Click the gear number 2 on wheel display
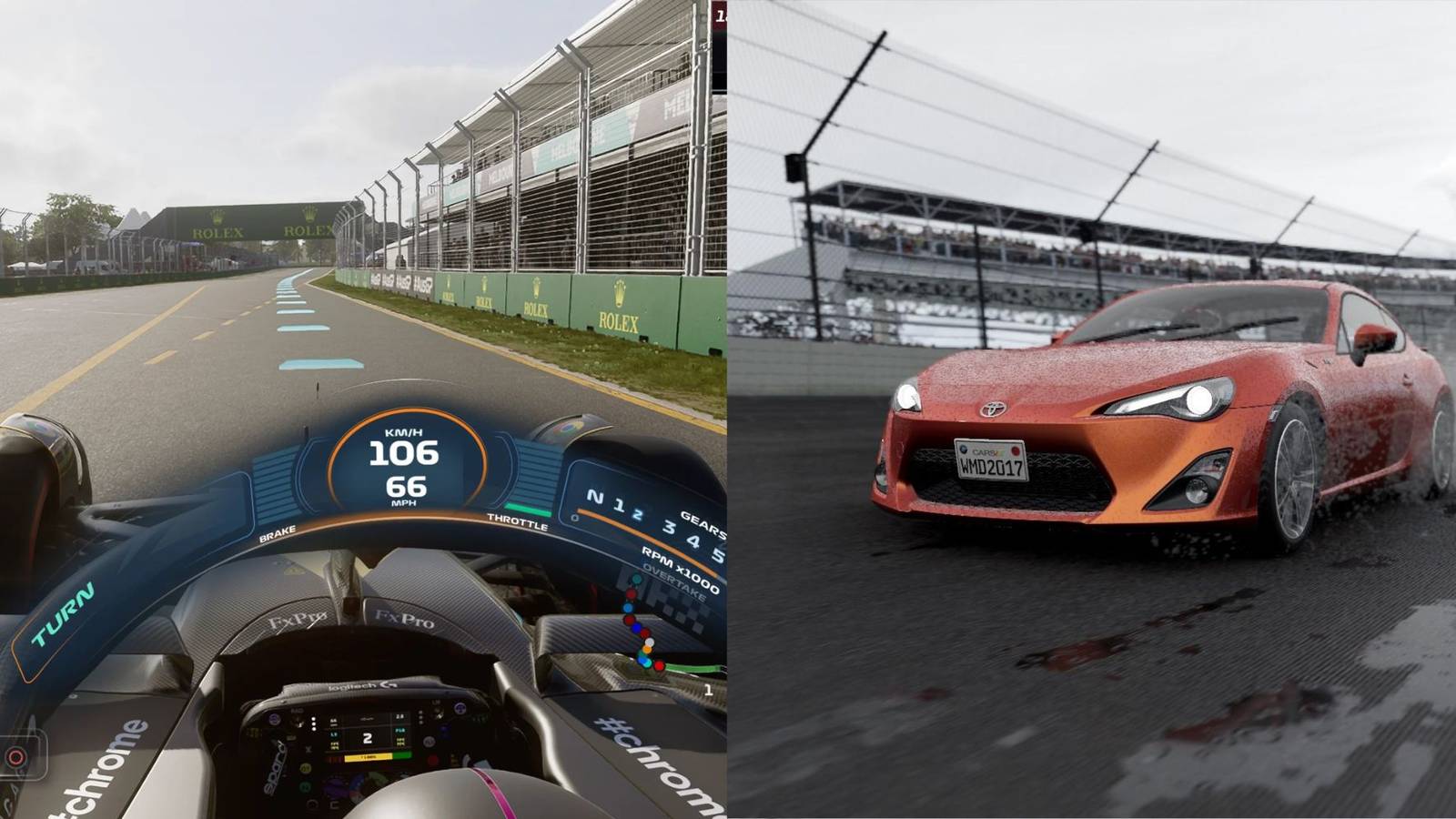This screenshot has height=819, width=1456. point(368,737)
